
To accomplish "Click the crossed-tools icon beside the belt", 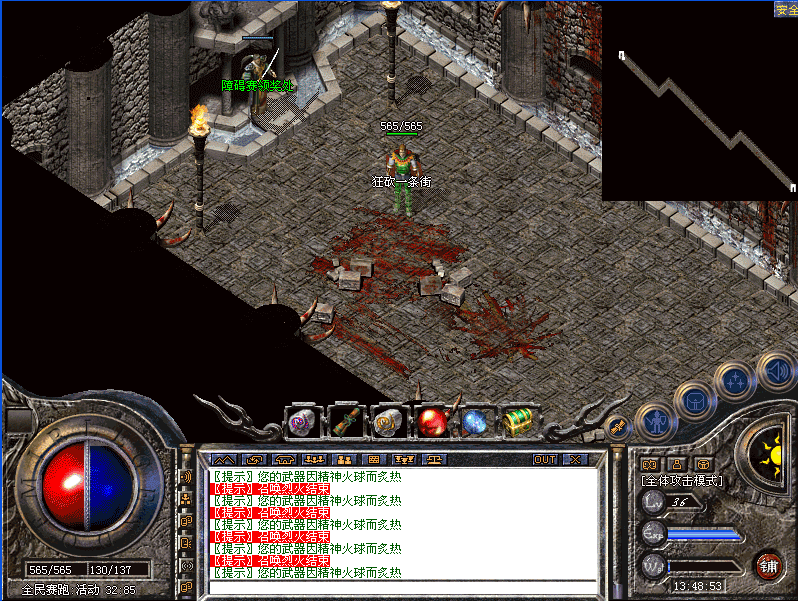I will pyautogui.click(x=617, y=426).
